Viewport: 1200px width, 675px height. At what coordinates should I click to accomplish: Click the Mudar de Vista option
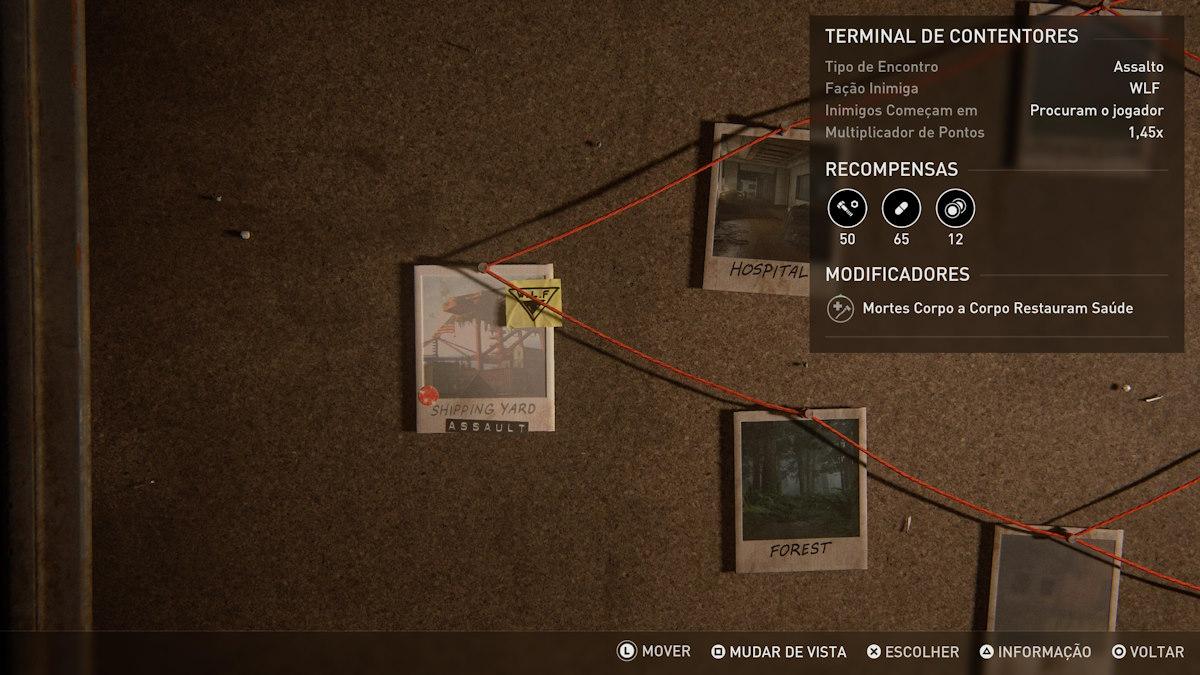[x=779, y=652]
